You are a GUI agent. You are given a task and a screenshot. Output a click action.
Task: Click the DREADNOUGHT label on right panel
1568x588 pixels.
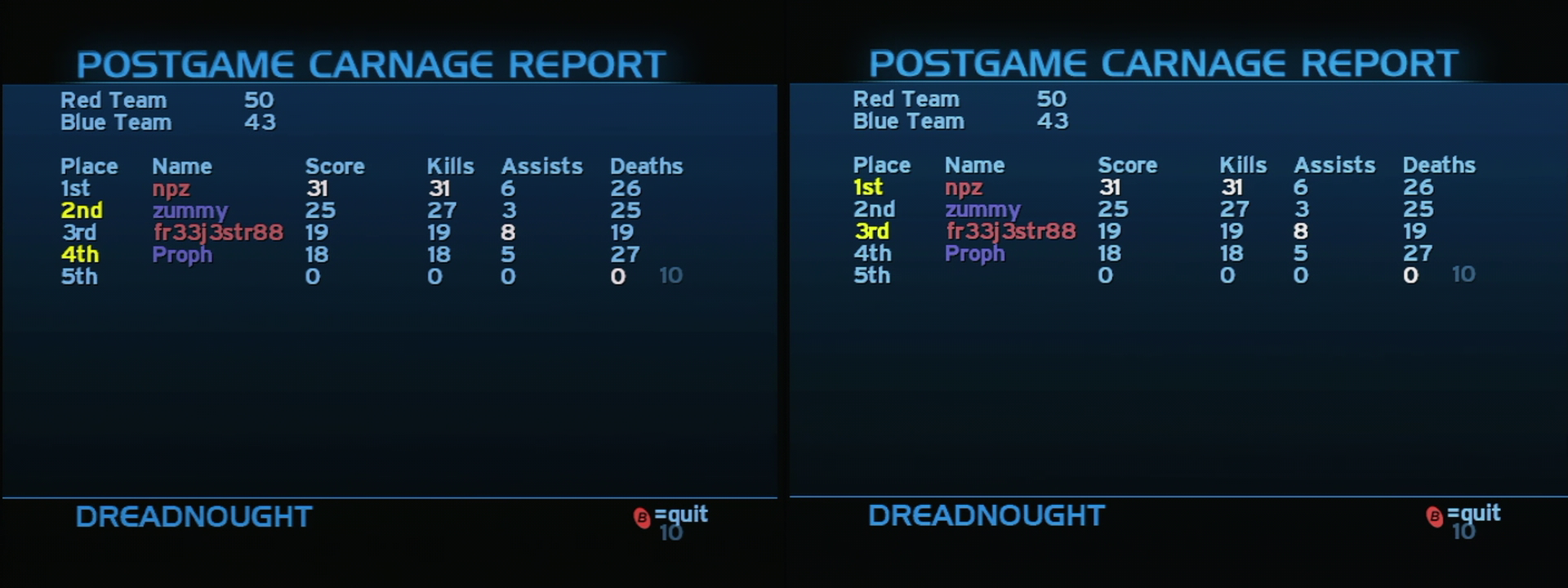985,515
